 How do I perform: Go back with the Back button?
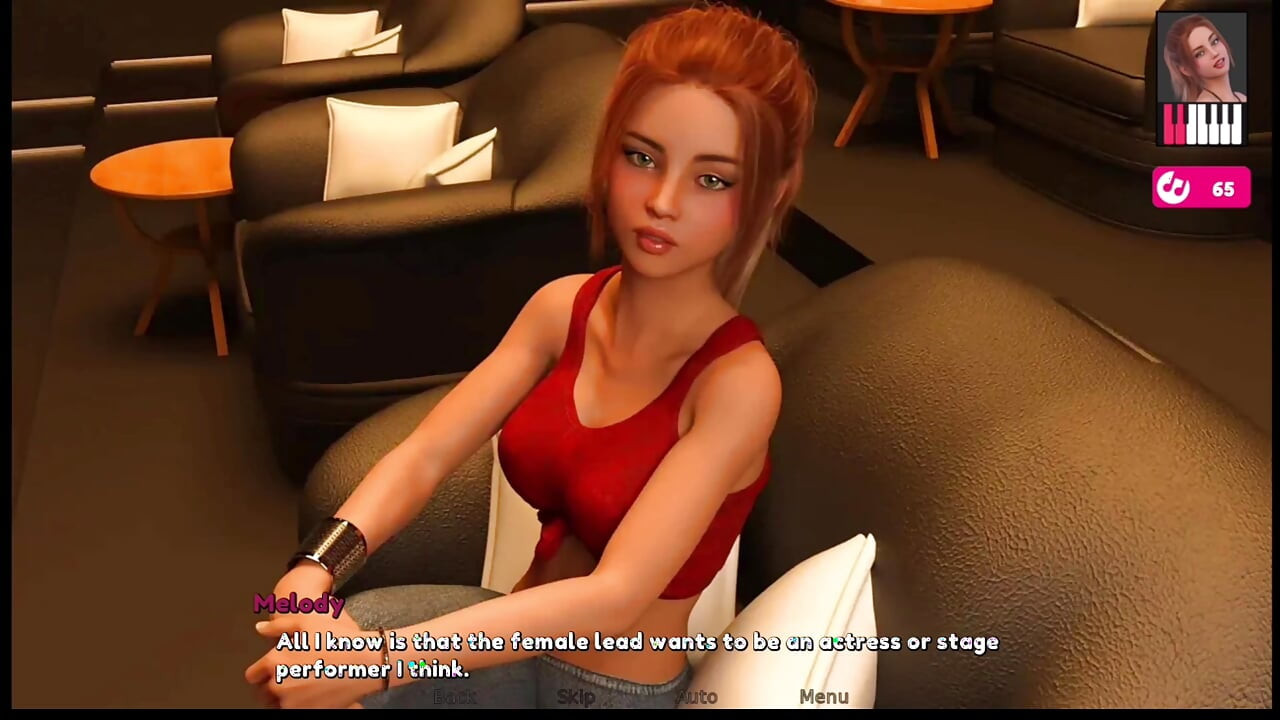tap(454, 697)
